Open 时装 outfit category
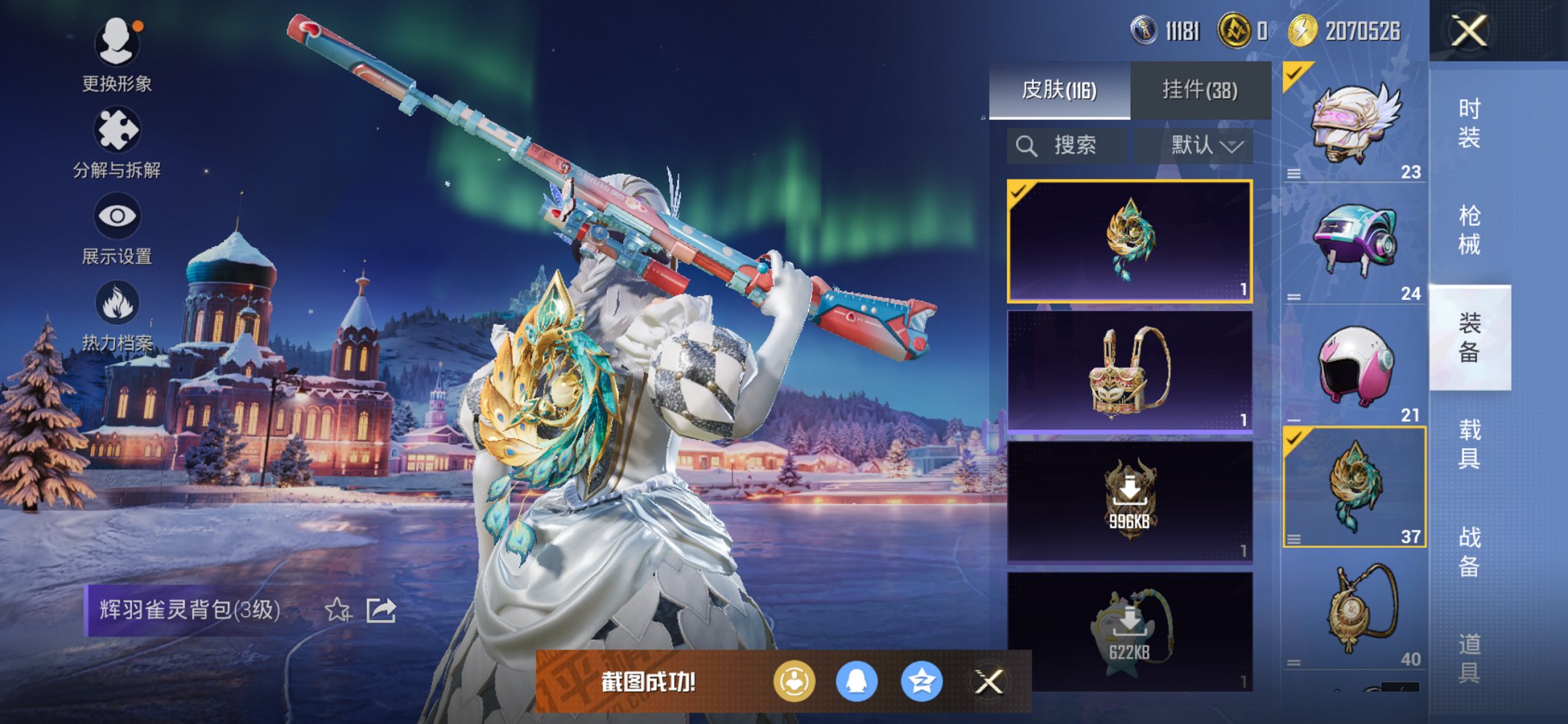Viewport: 1568px width, 724px height. [x=1469, y=123]
